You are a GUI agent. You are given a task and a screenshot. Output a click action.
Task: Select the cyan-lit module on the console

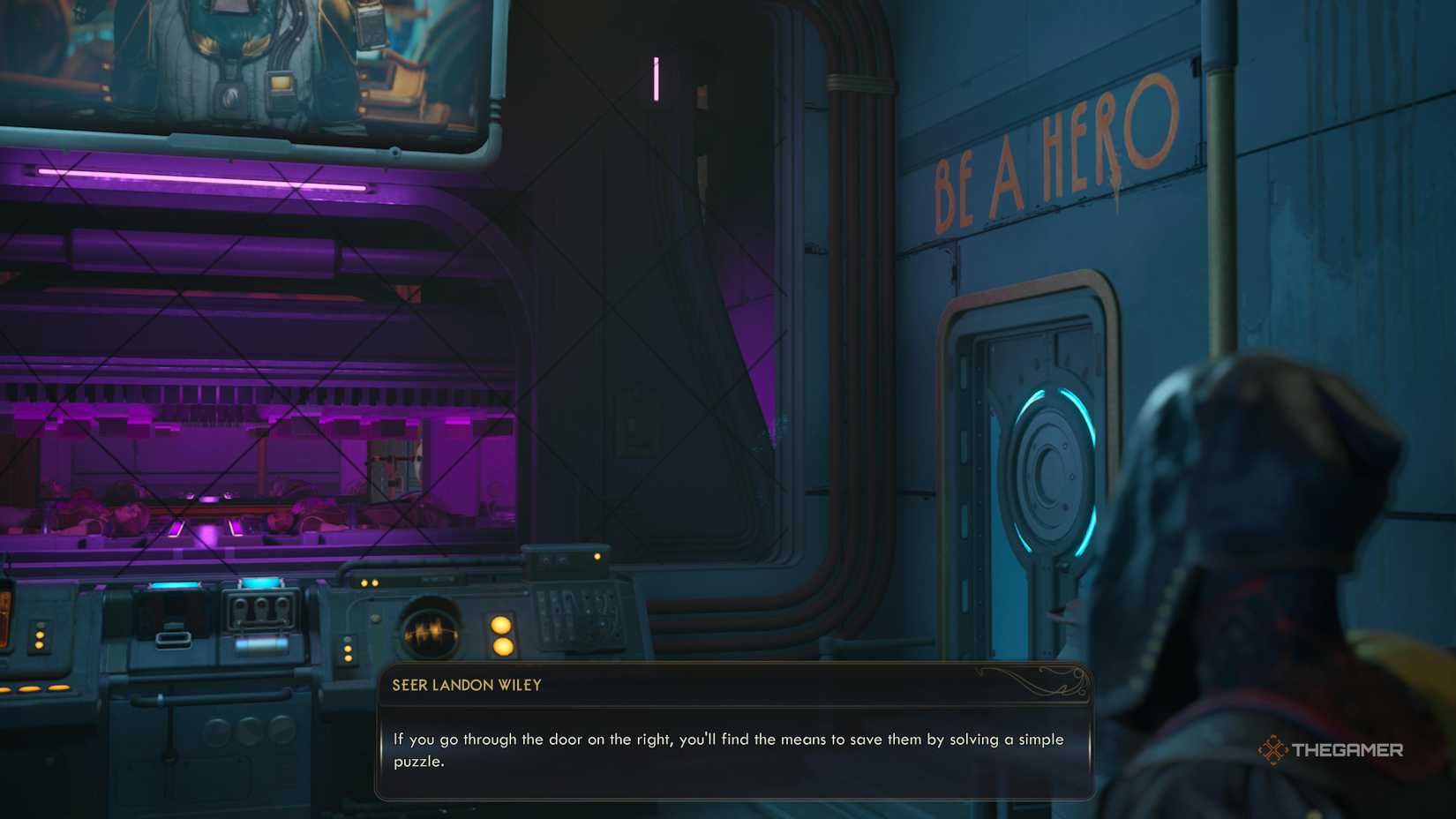[259, 583]
